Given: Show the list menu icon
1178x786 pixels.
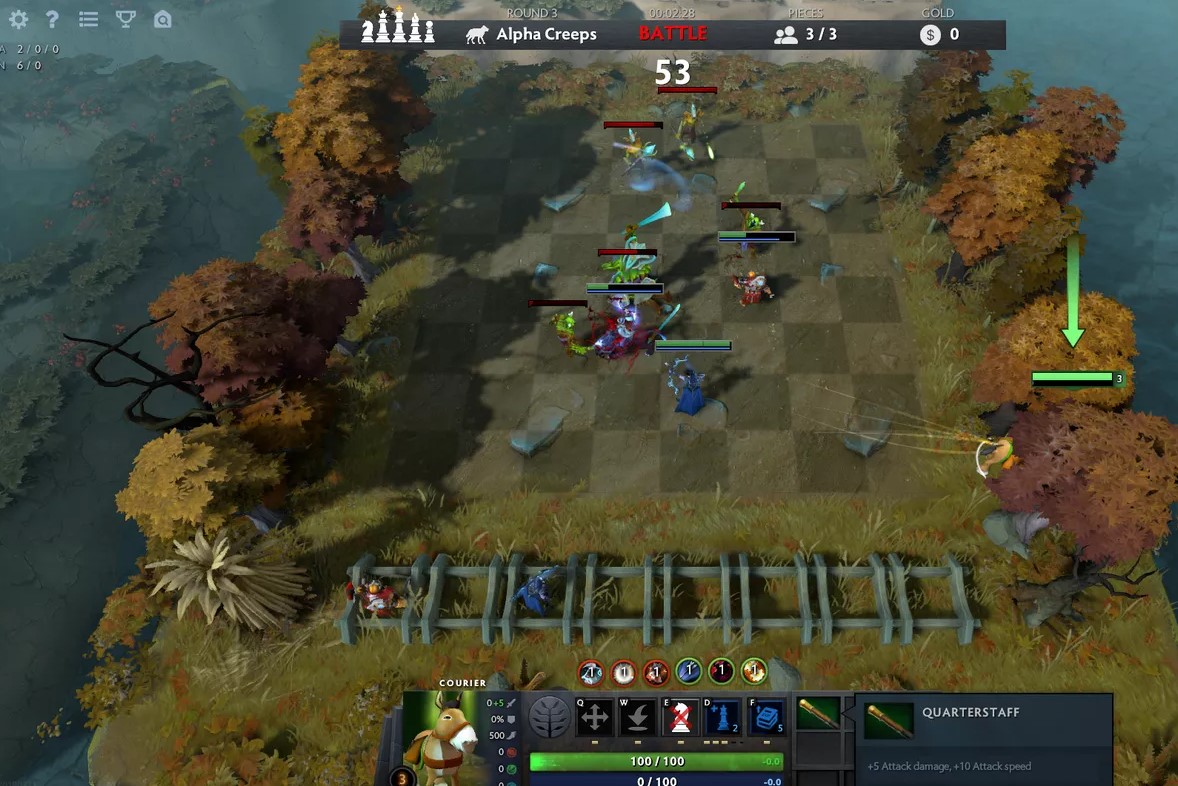Looking at the screenshot, I should pos(88,19).
